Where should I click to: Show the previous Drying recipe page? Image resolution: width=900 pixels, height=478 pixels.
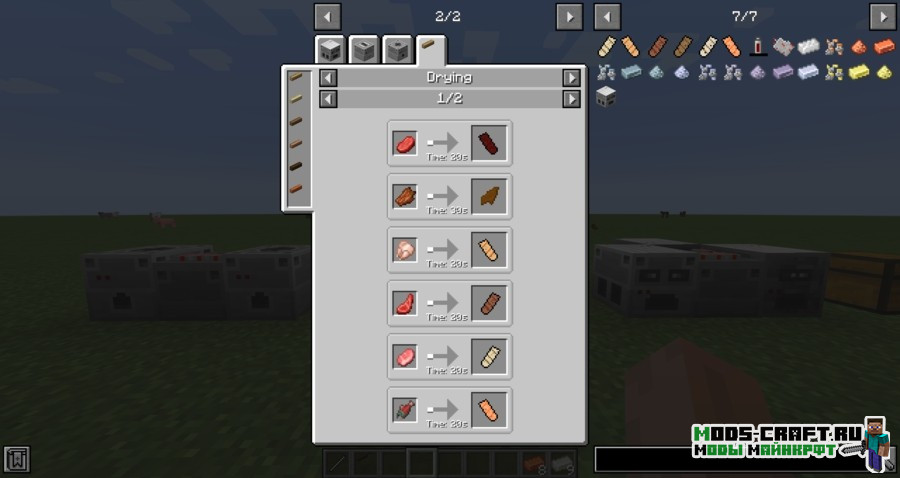click(327, 99)
